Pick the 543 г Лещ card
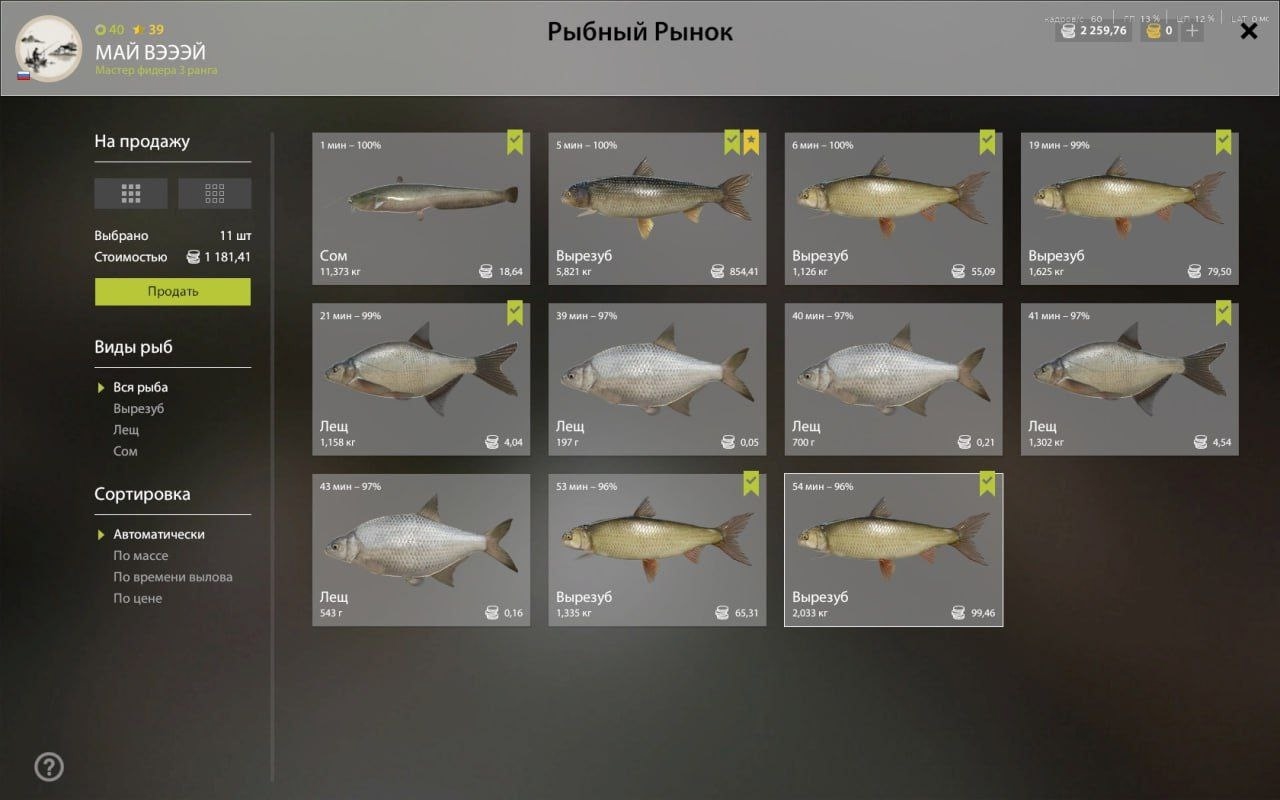1280x800 pixels. click(421, 550)
